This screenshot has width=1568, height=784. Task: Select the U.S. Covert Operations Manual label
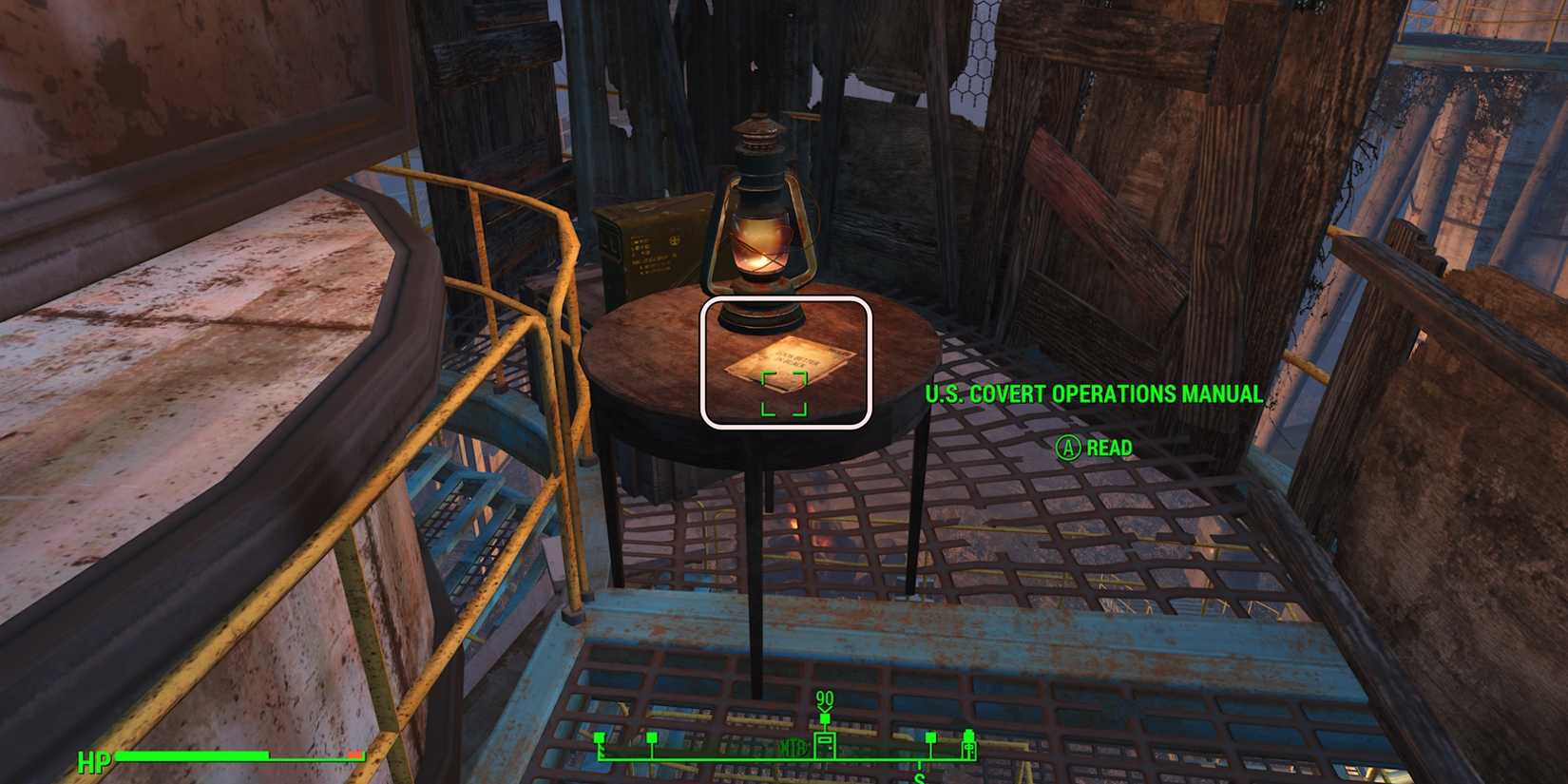coord(1093,393)
